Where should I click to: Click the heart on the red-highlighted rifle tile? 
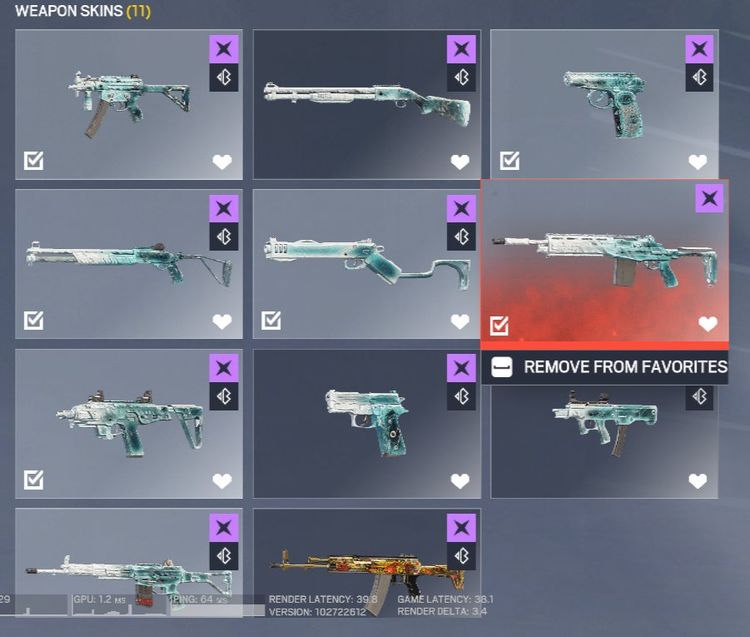707,323
